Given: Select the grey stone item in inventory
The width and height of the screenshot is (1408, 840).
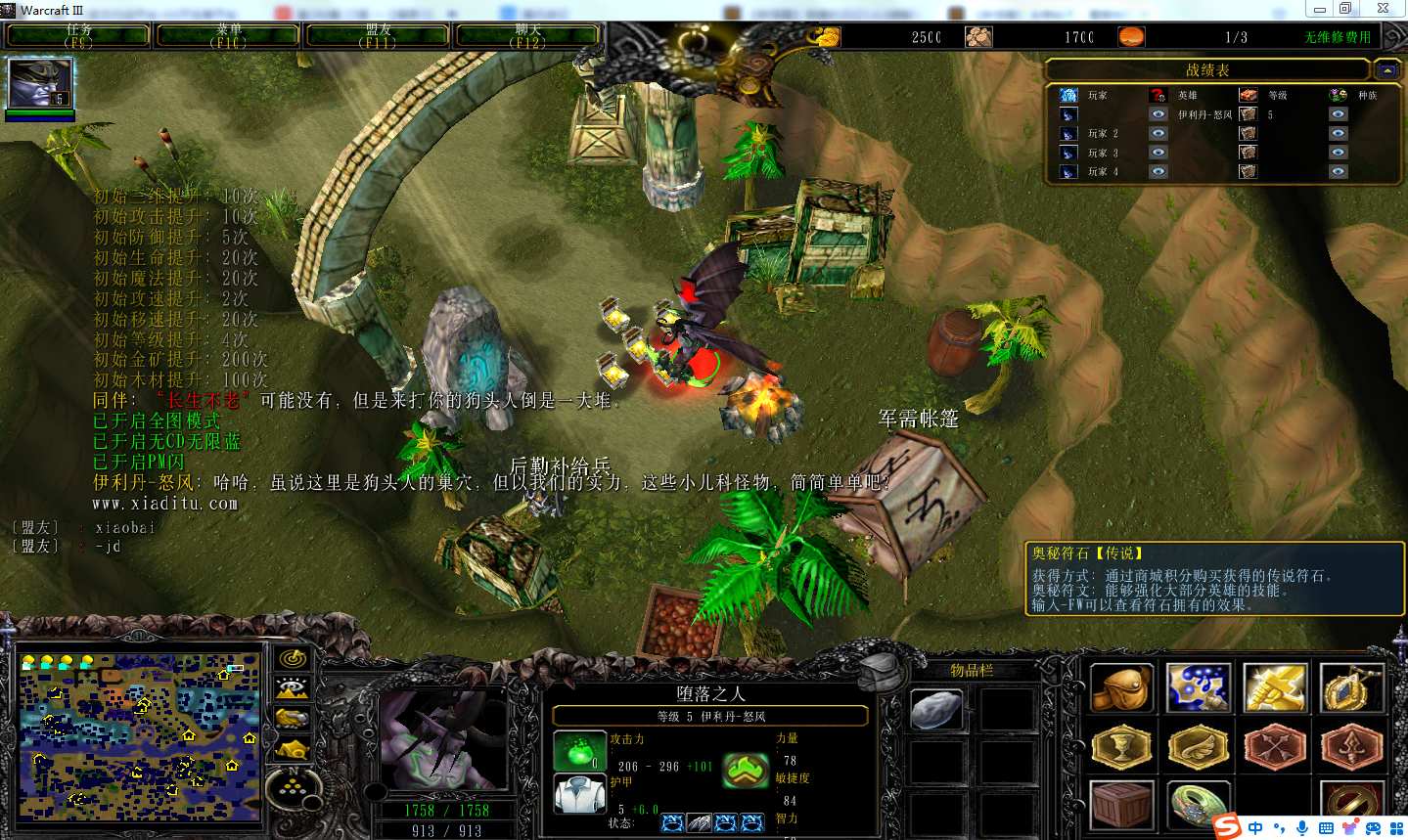Looking at the screenshot, I should (936, 709).
